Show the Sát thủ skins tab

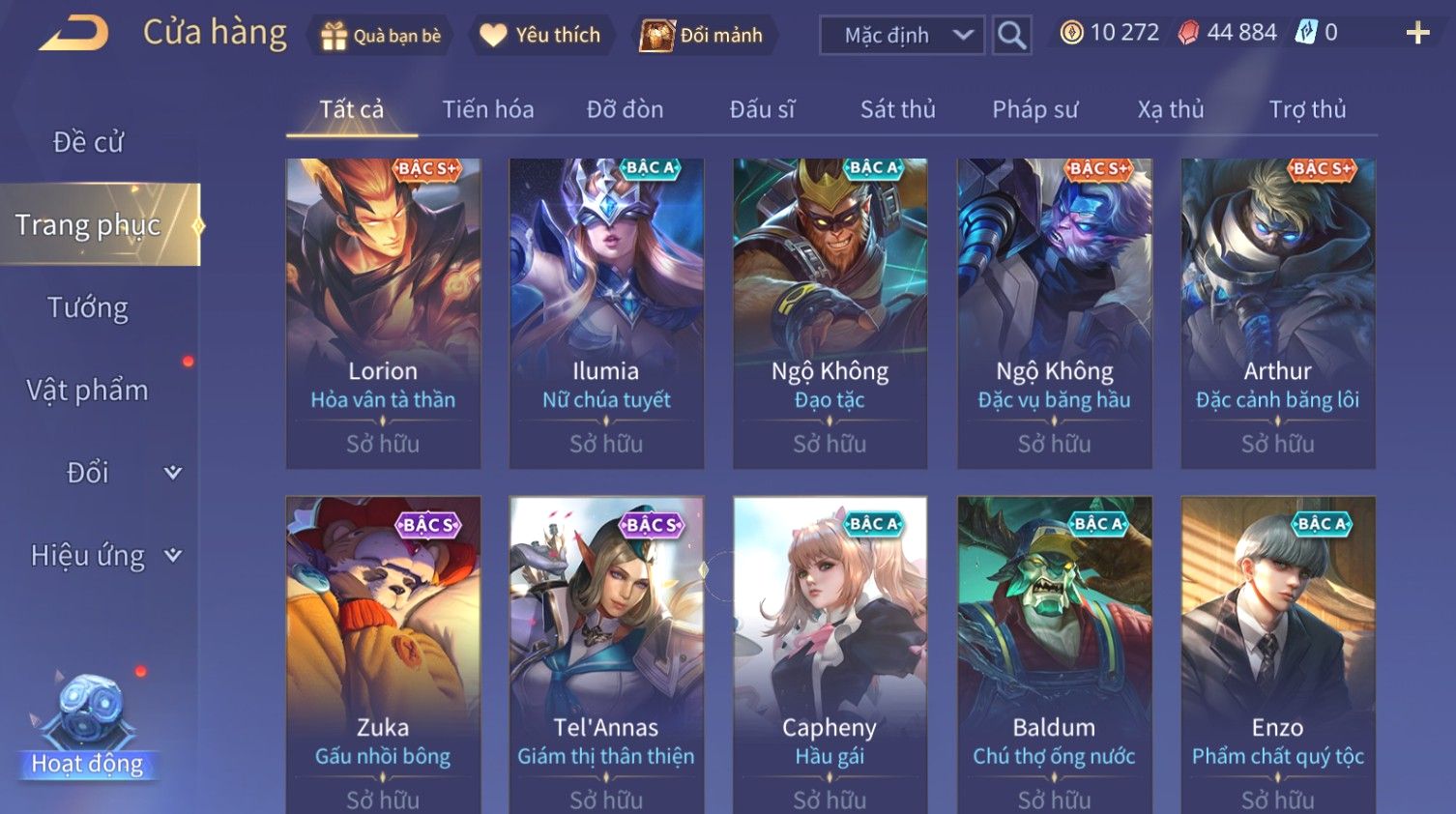(x=897, y=109)
